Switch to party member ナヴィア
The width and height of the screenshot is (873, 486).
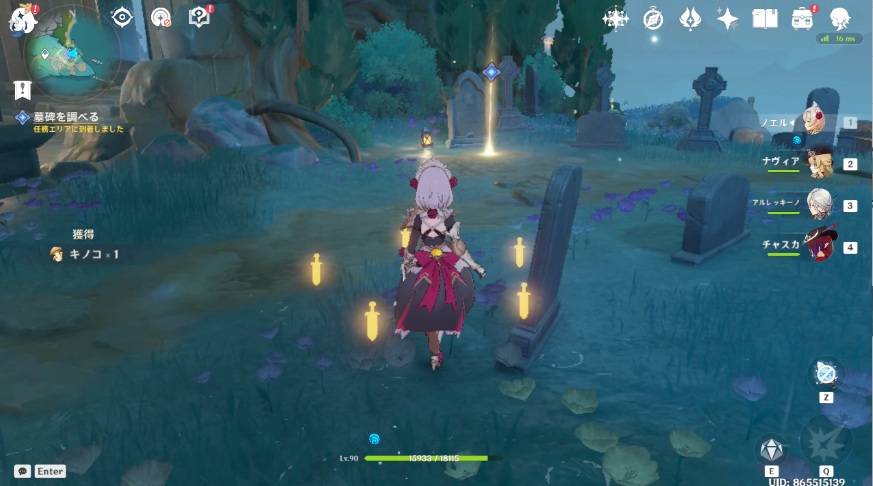click(819, 163)
